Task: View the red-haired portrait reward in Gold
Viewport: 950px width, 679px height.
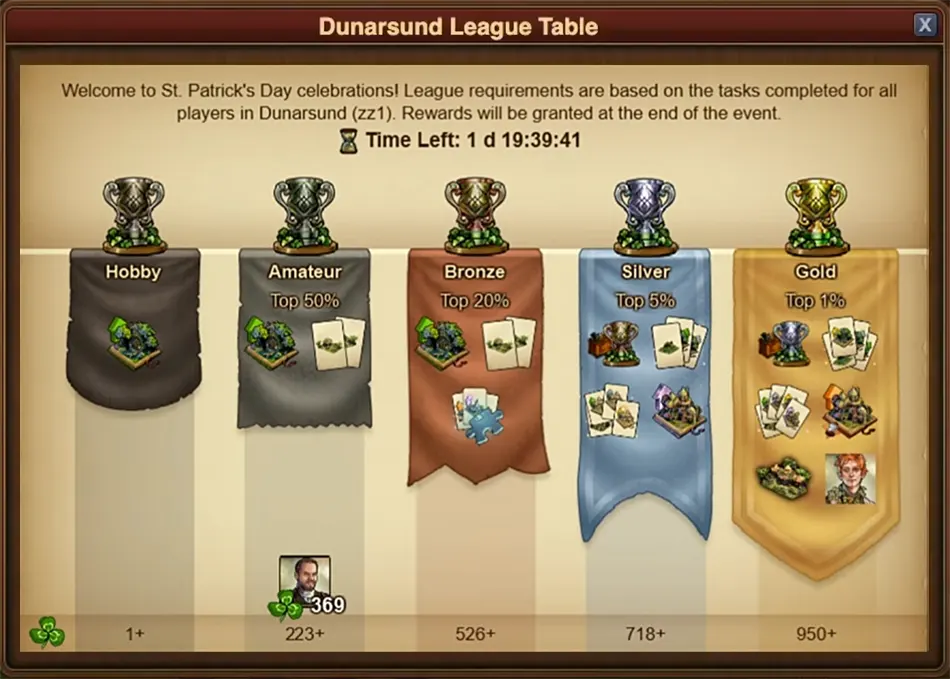Action: [850, 479]
